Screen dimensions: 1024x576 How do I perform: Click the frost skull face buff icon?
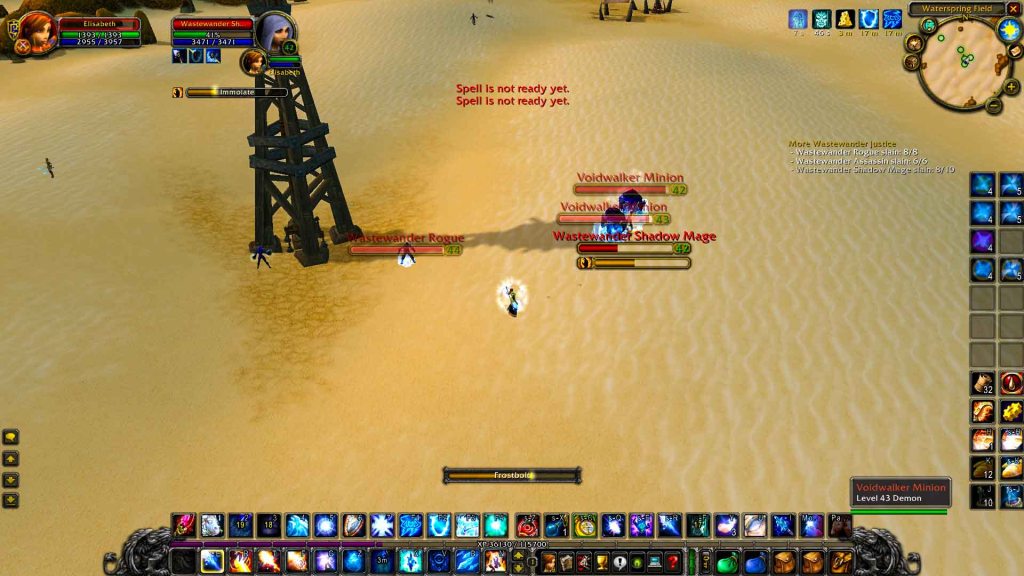click(x=821, y=19)
